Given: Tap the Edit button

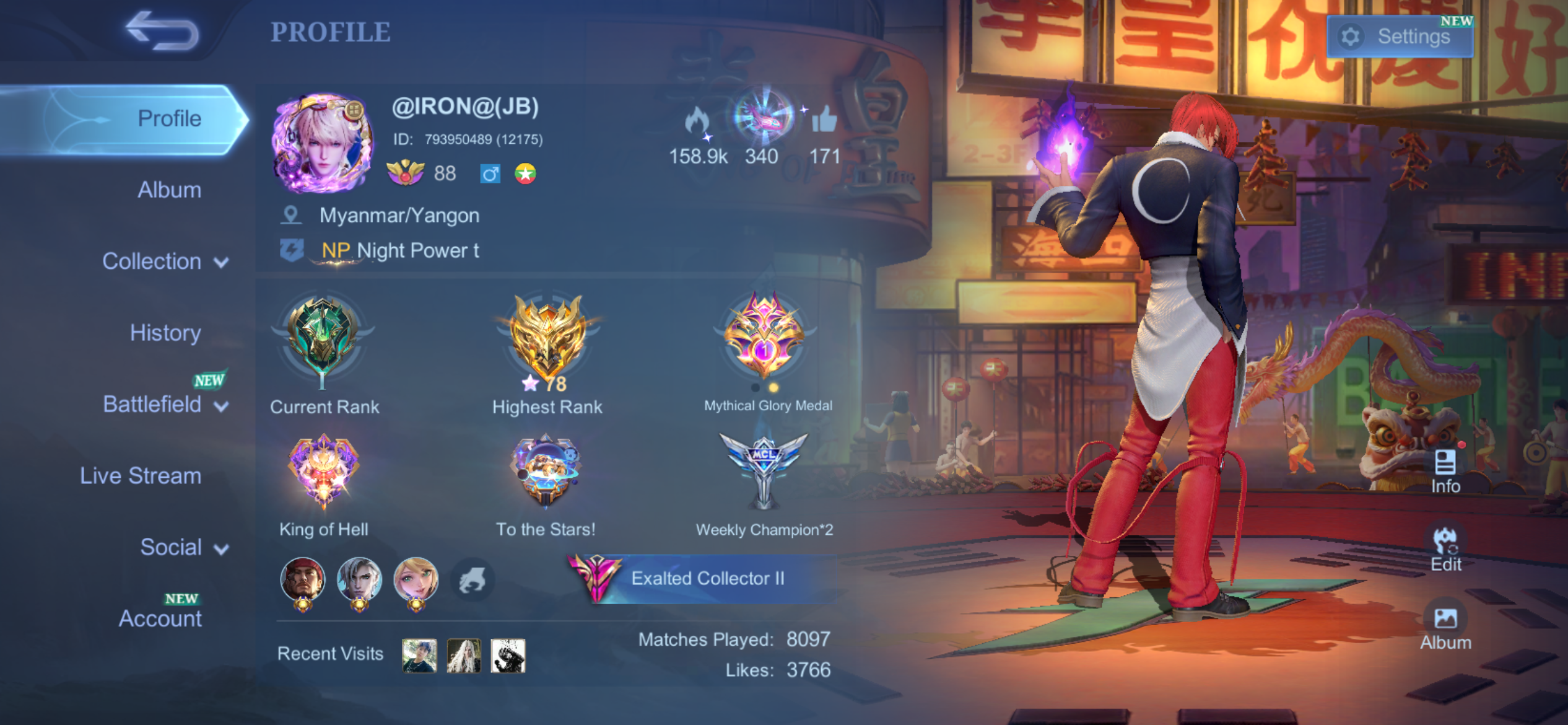Looking at the screenshot, I should [x=1445, y=549].
